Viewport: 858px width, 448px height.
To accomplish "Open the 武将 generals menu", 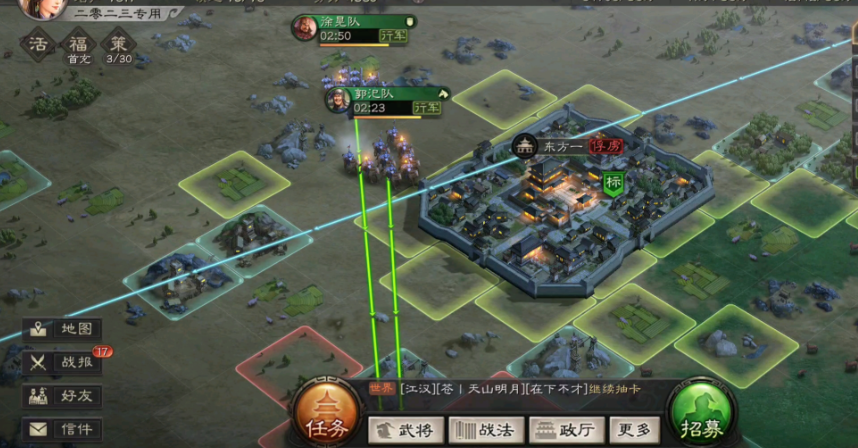I will (406, 430).
